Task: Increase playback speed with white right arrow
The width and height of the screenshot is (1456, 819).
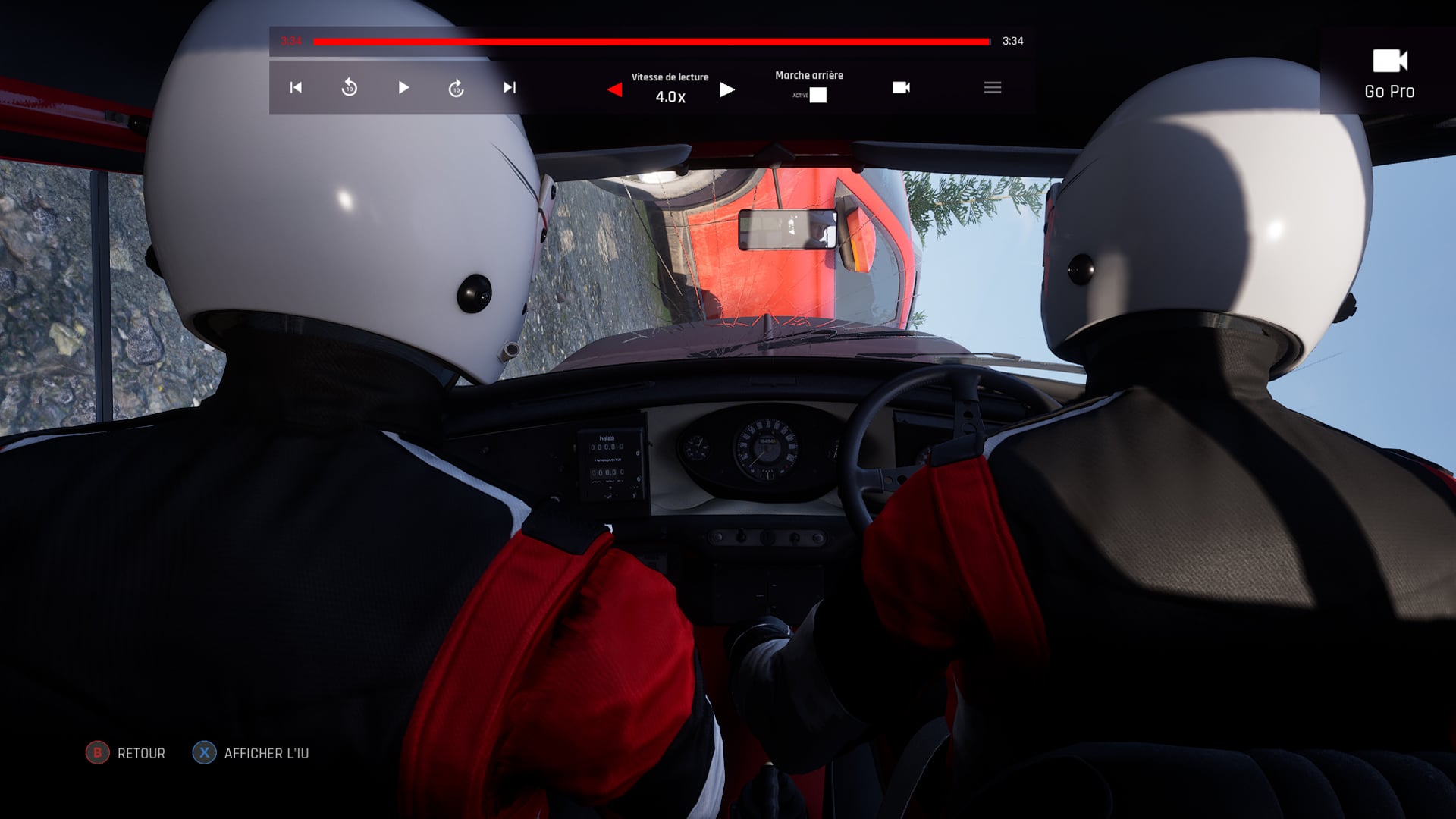Action: click(727, 90)
